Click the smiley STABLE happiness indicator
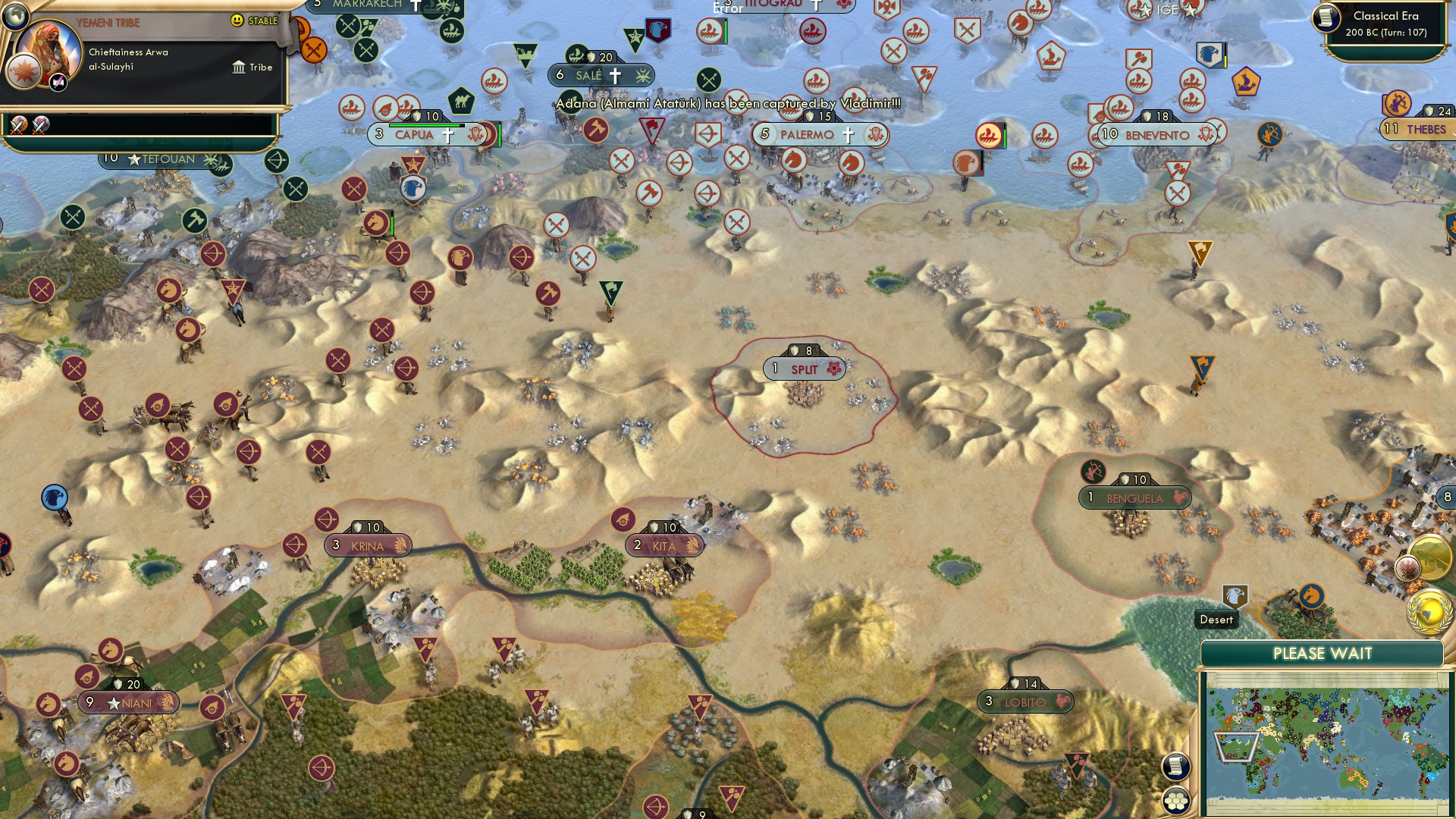This screenshot has height=819, width=1456. [x=236, y=20]
